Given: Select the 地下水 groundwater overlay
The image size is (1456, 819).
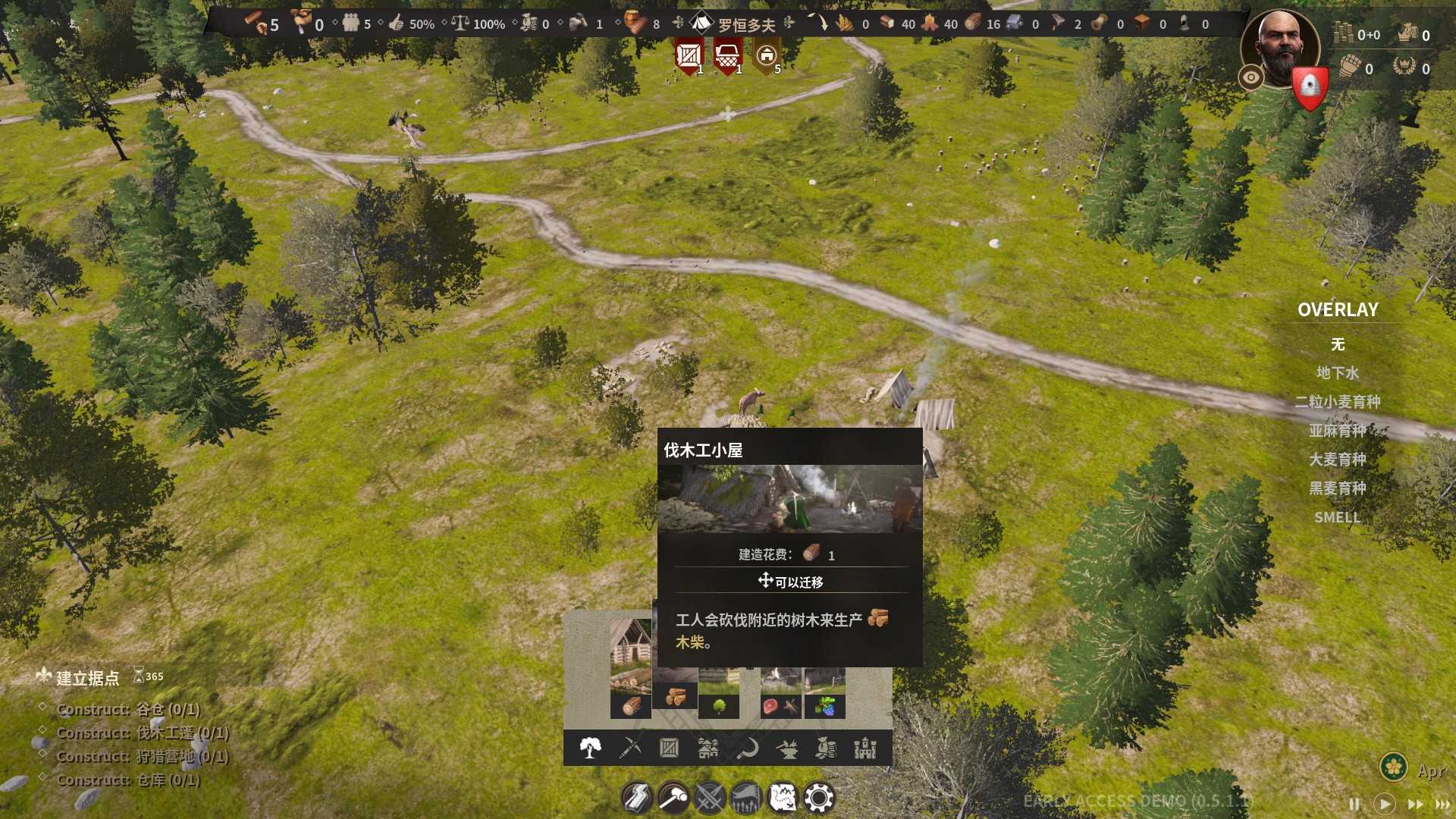Looking at the screenshot, I should coord(1338,373).
